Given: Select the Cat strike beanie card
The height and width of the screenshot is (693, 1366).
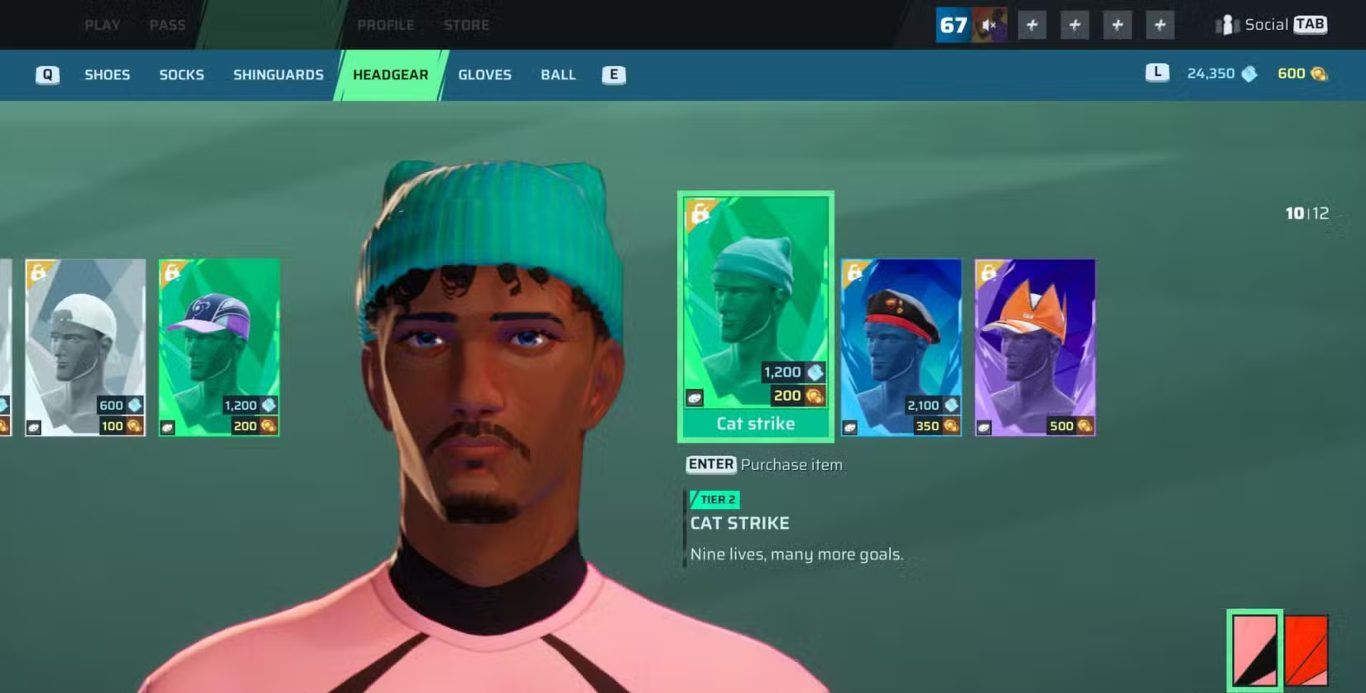Looking at the screenshot, I should [x=755, y=315].
